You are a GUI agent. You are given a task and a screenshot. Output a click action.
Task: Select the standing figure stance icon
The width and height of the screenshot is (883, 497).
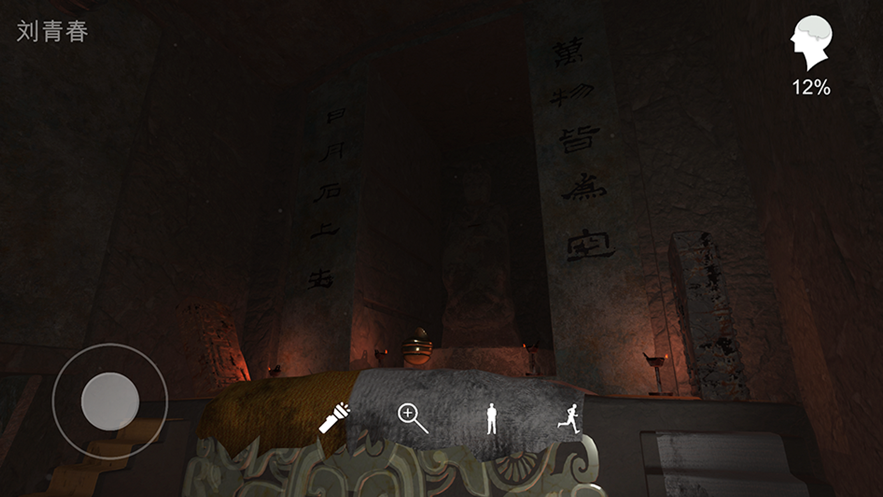coord(491,417)
